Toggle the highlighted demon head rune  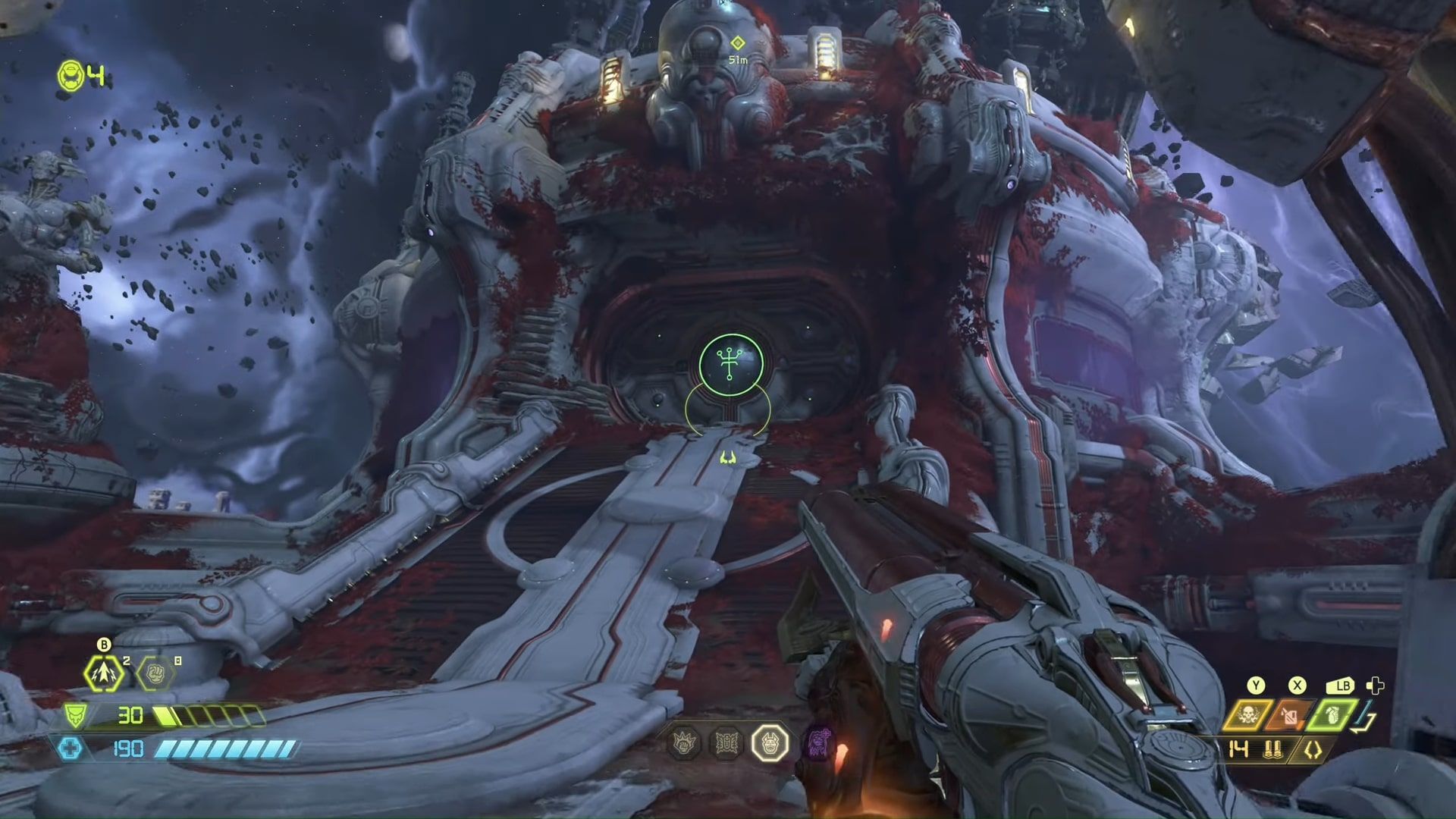(770, 742)
